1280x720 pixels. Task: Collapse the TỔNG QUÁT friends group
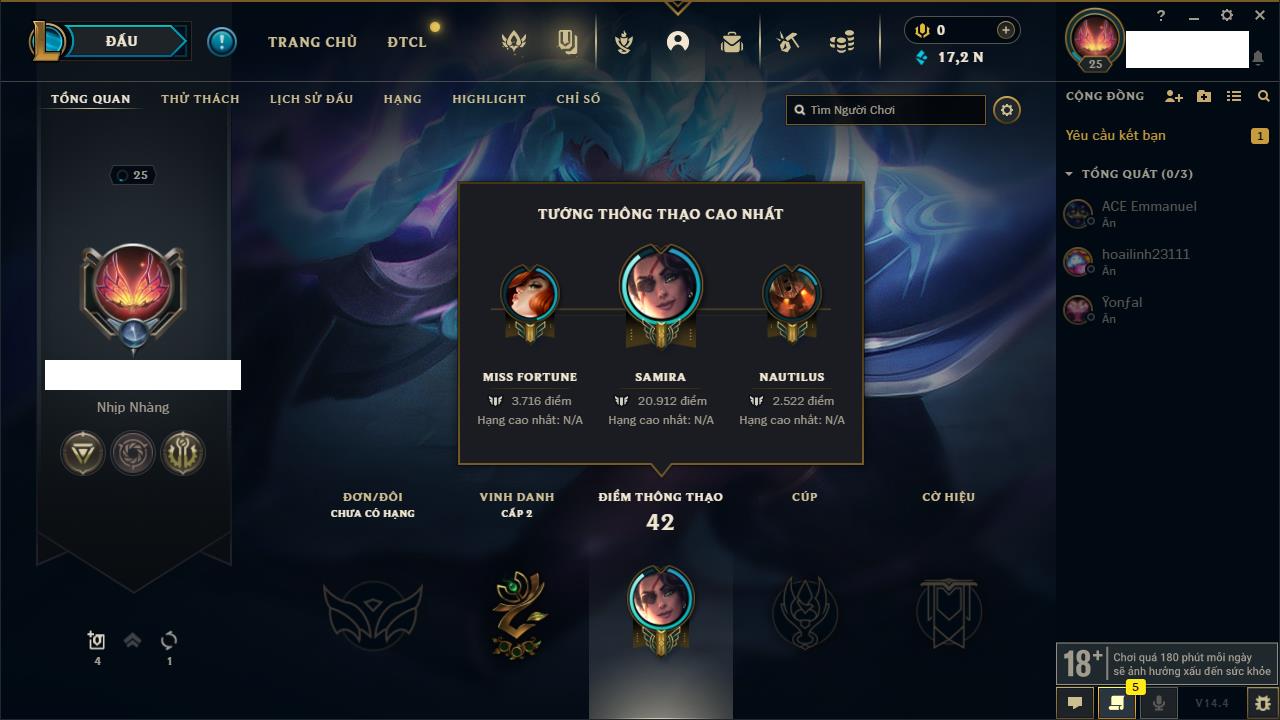click(x=1069, y=174)
